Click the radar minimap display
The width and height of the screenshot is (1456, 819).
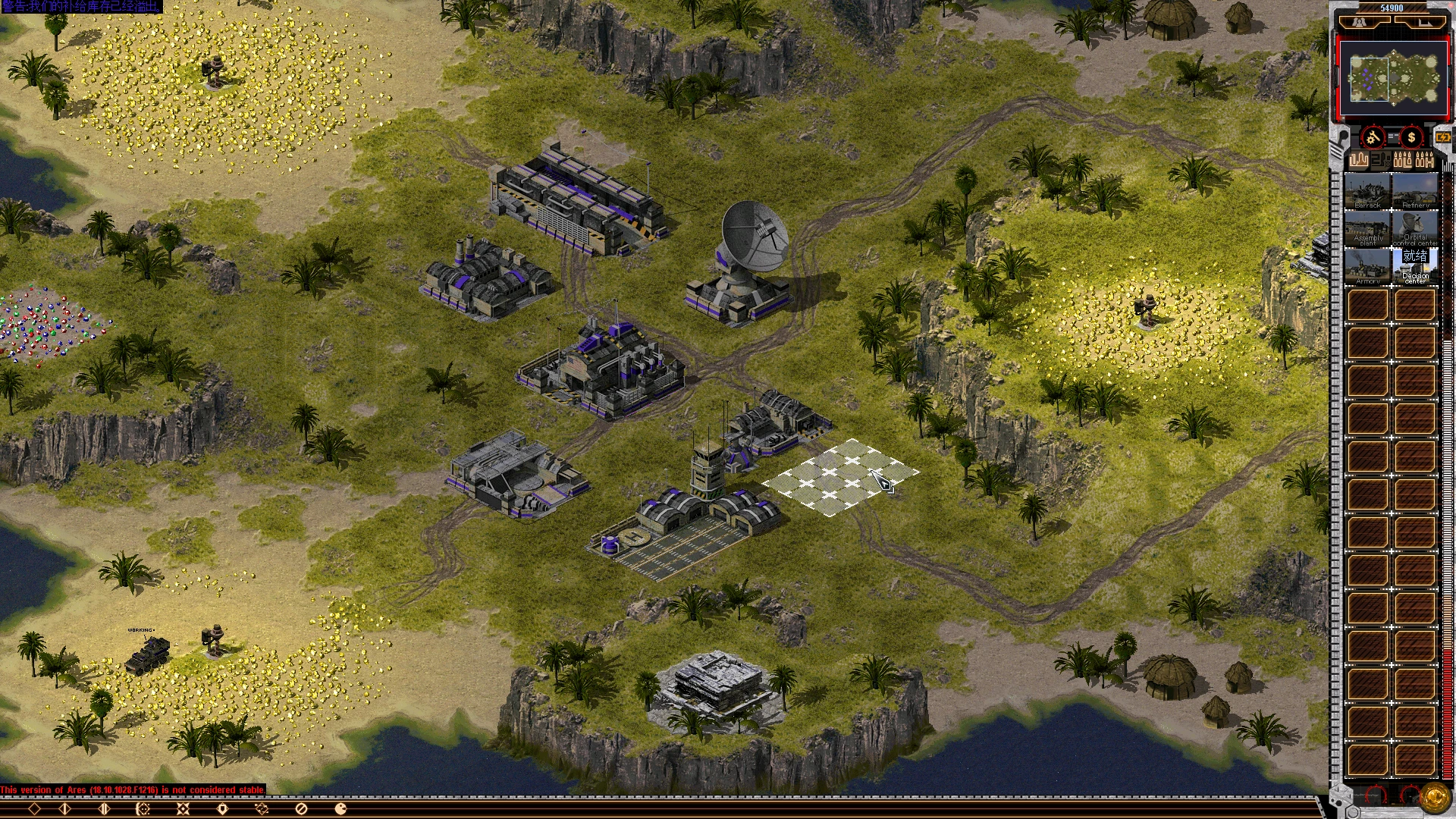(x=1392, y=77)
